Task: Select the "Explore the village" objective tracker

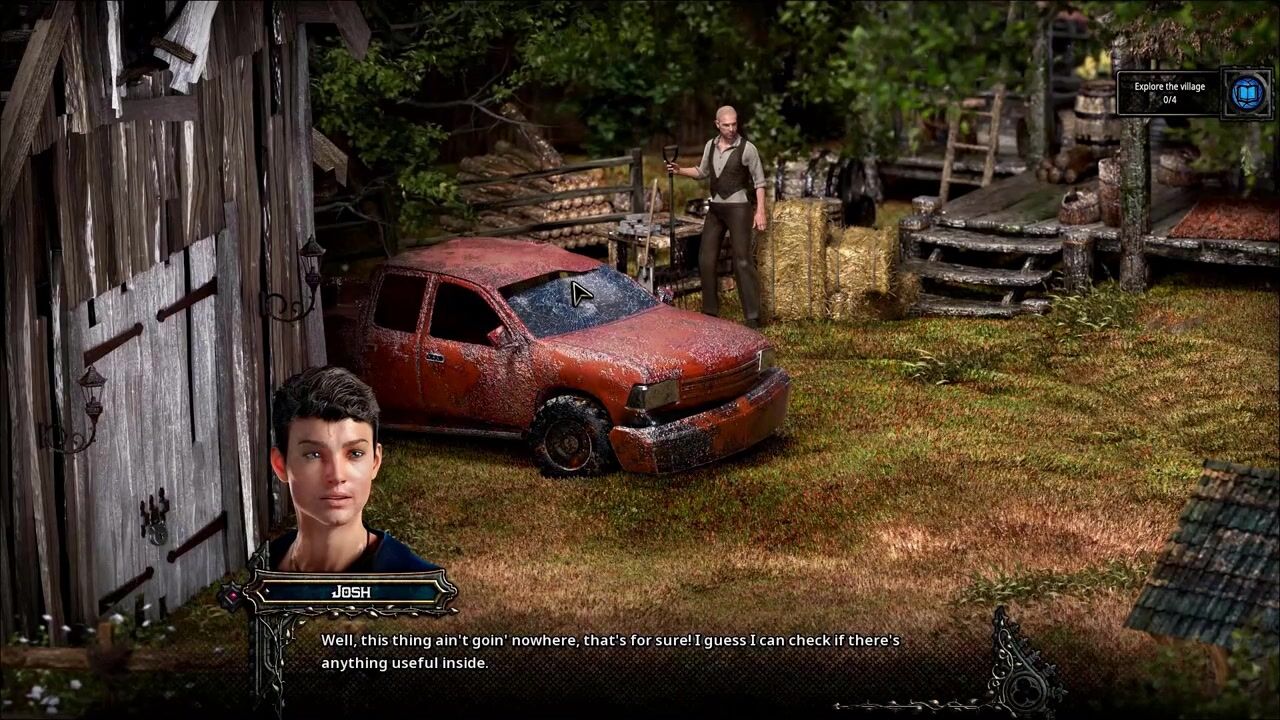Action: pos(1169,93)
